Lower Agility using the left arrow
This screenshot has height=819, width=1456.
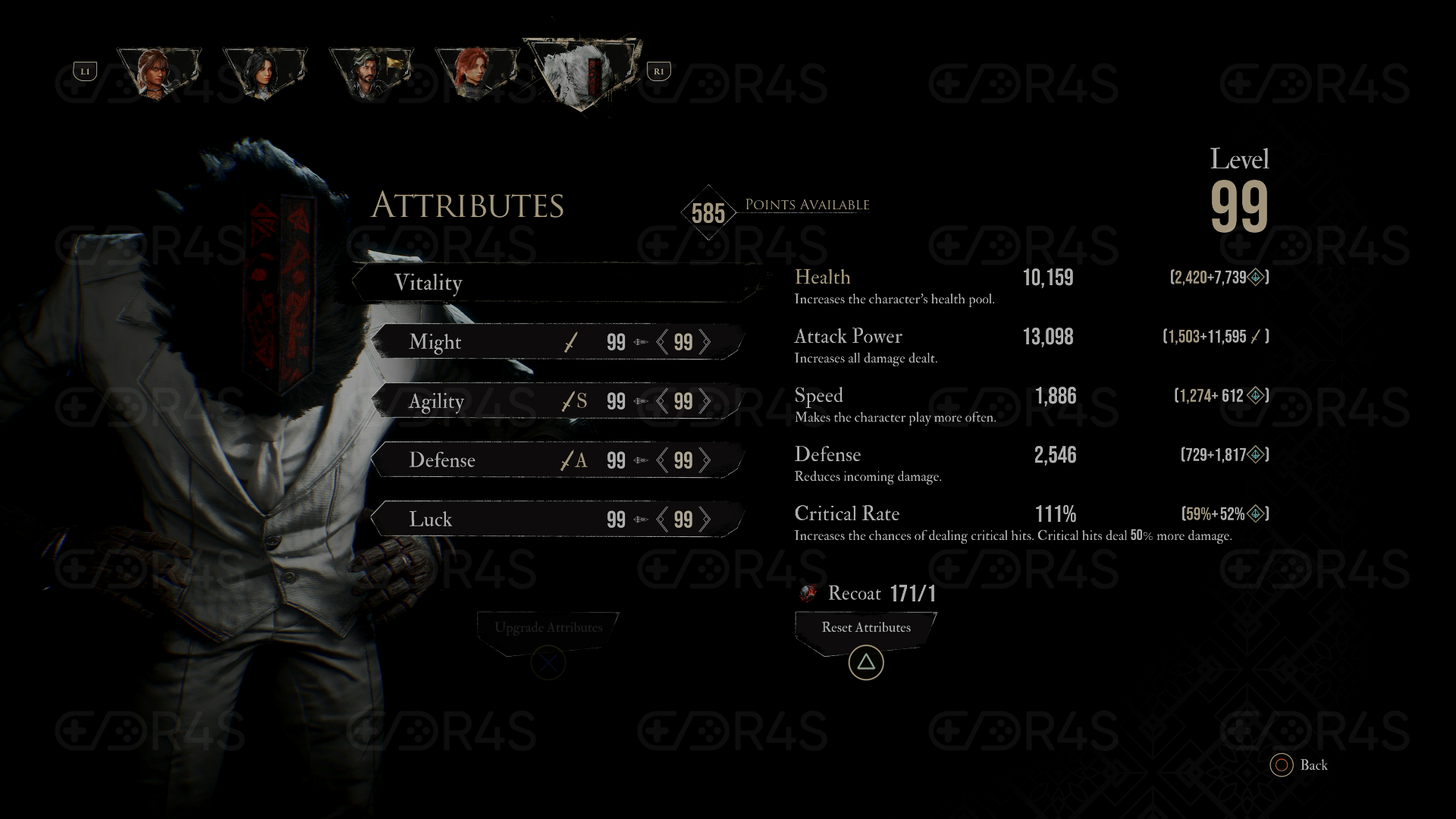(663, 401)
